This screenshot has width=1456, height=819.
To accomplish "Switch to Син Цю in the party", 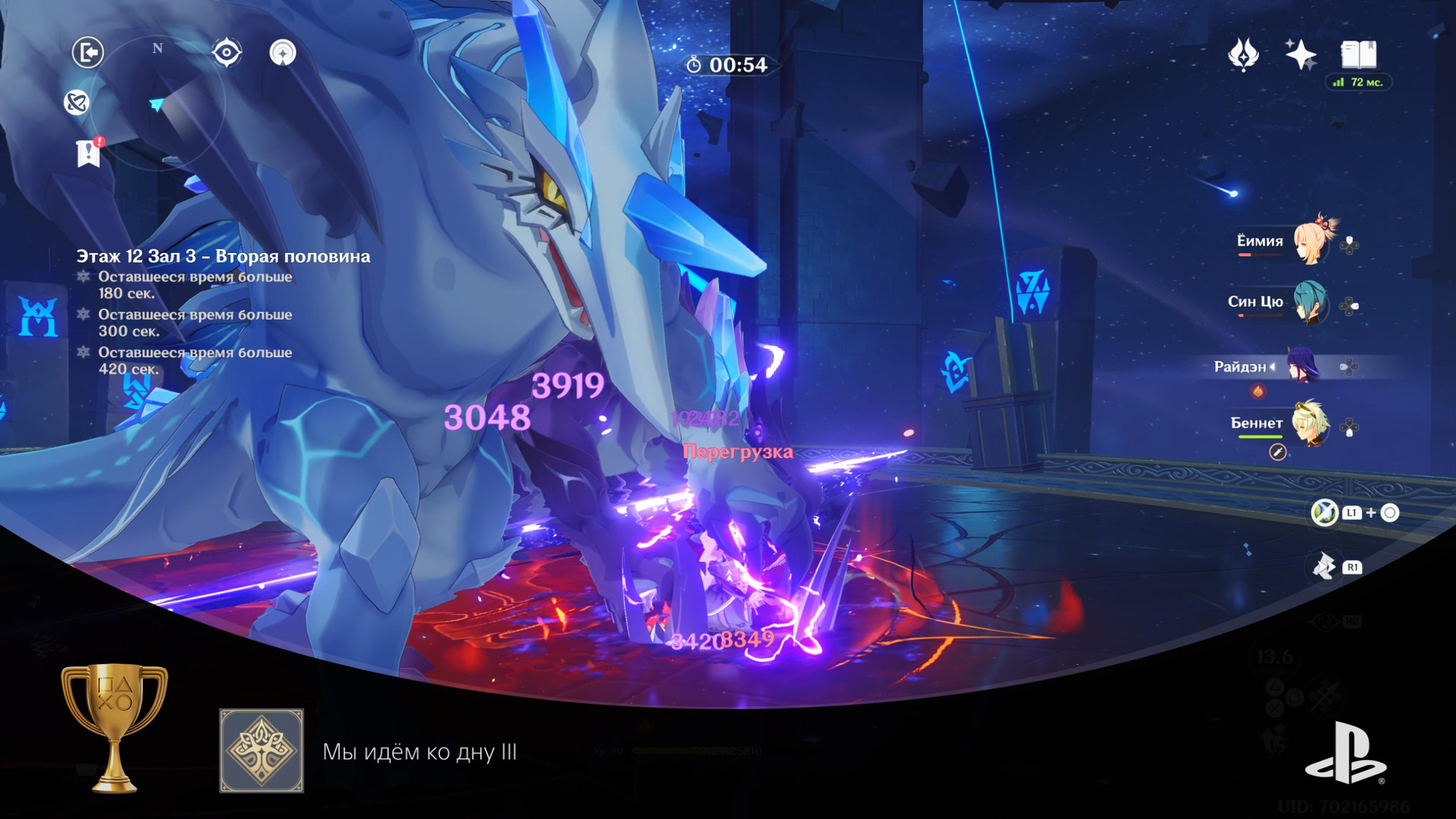I will 1309,302.
